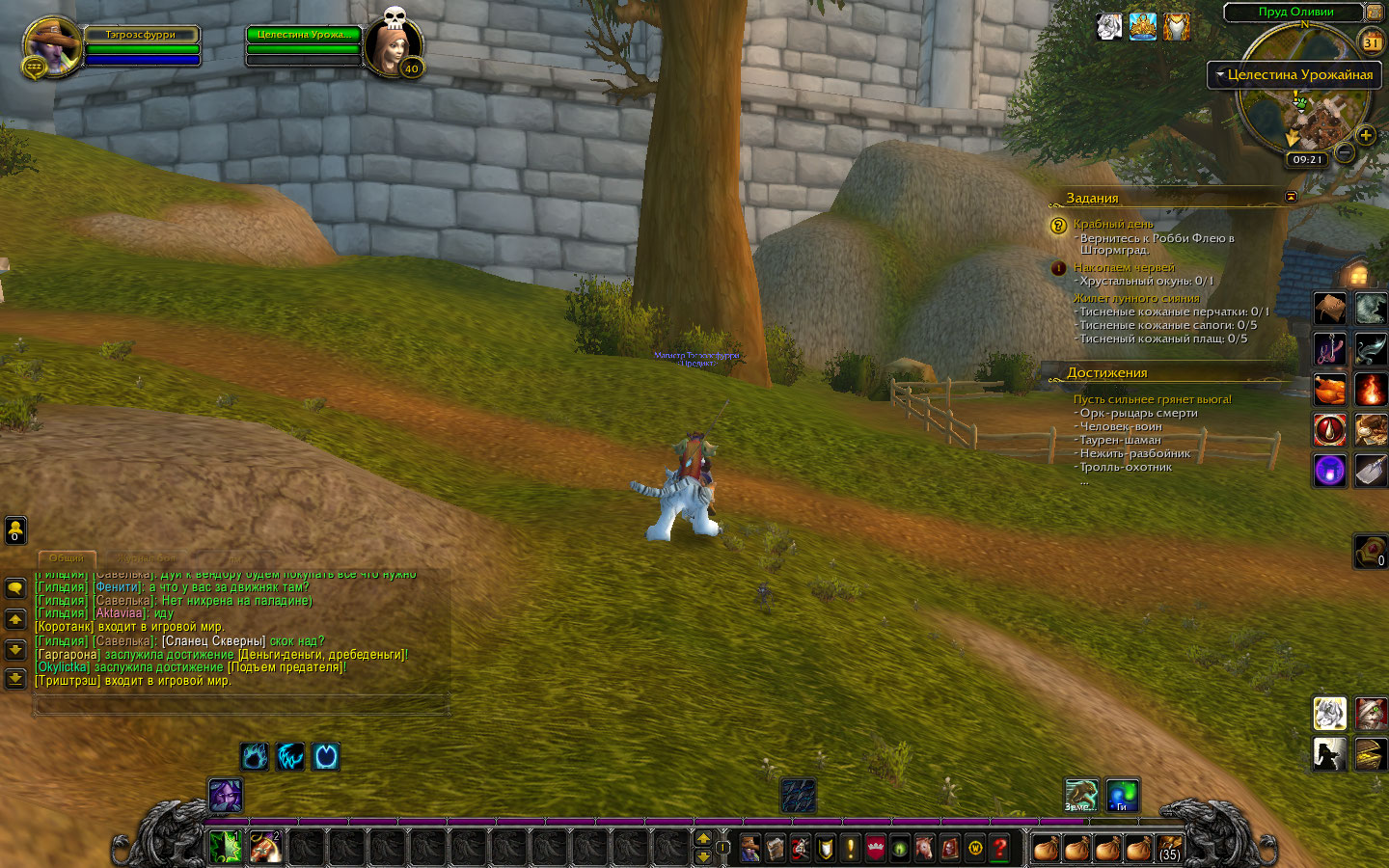The width and height of the screenshot is (1389, 868).
Task: Open the main backpack showing (35)
Action: click(x=1169, y=848)
